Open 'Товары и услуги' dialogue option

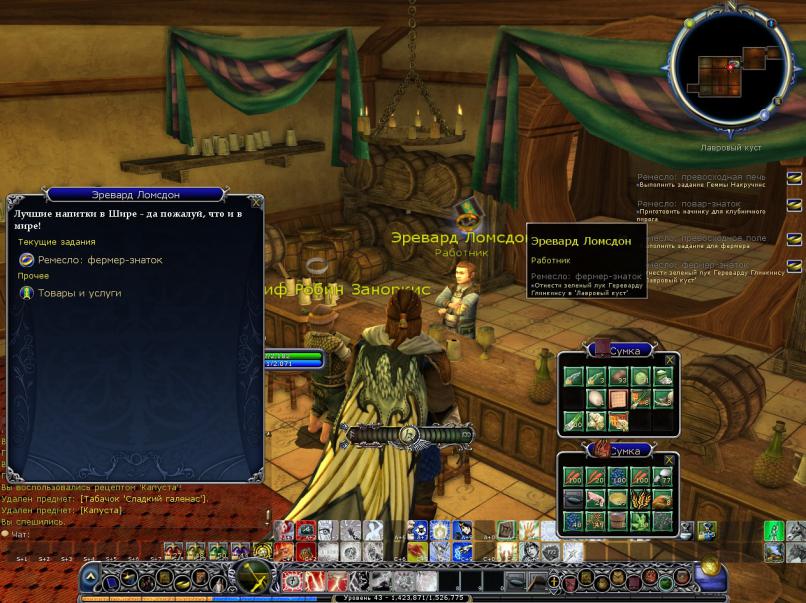pyautogui.click(x=79, y=293)
